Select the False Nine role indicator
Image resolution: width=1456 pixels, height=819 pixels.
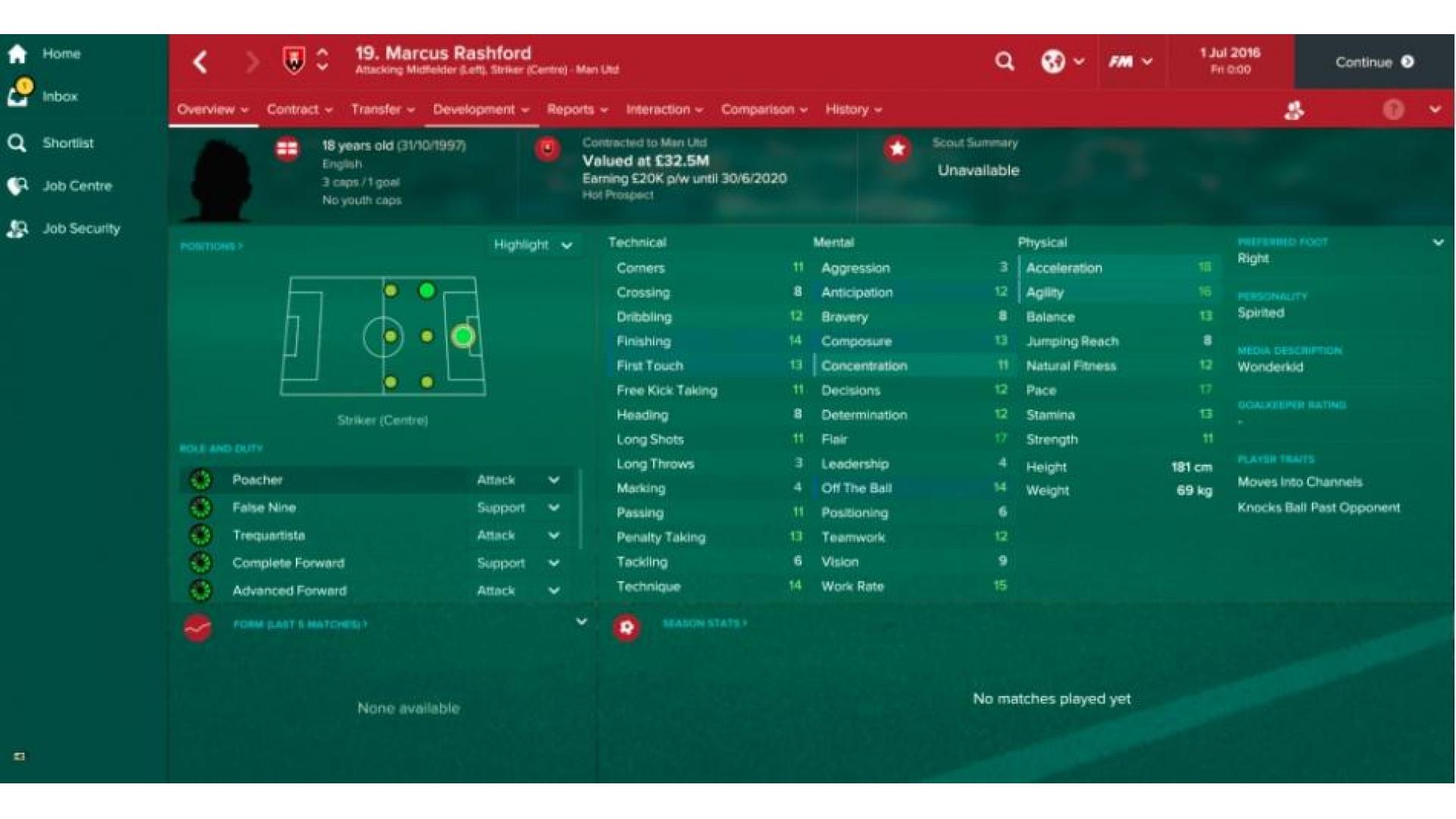(x=201, y=507)
